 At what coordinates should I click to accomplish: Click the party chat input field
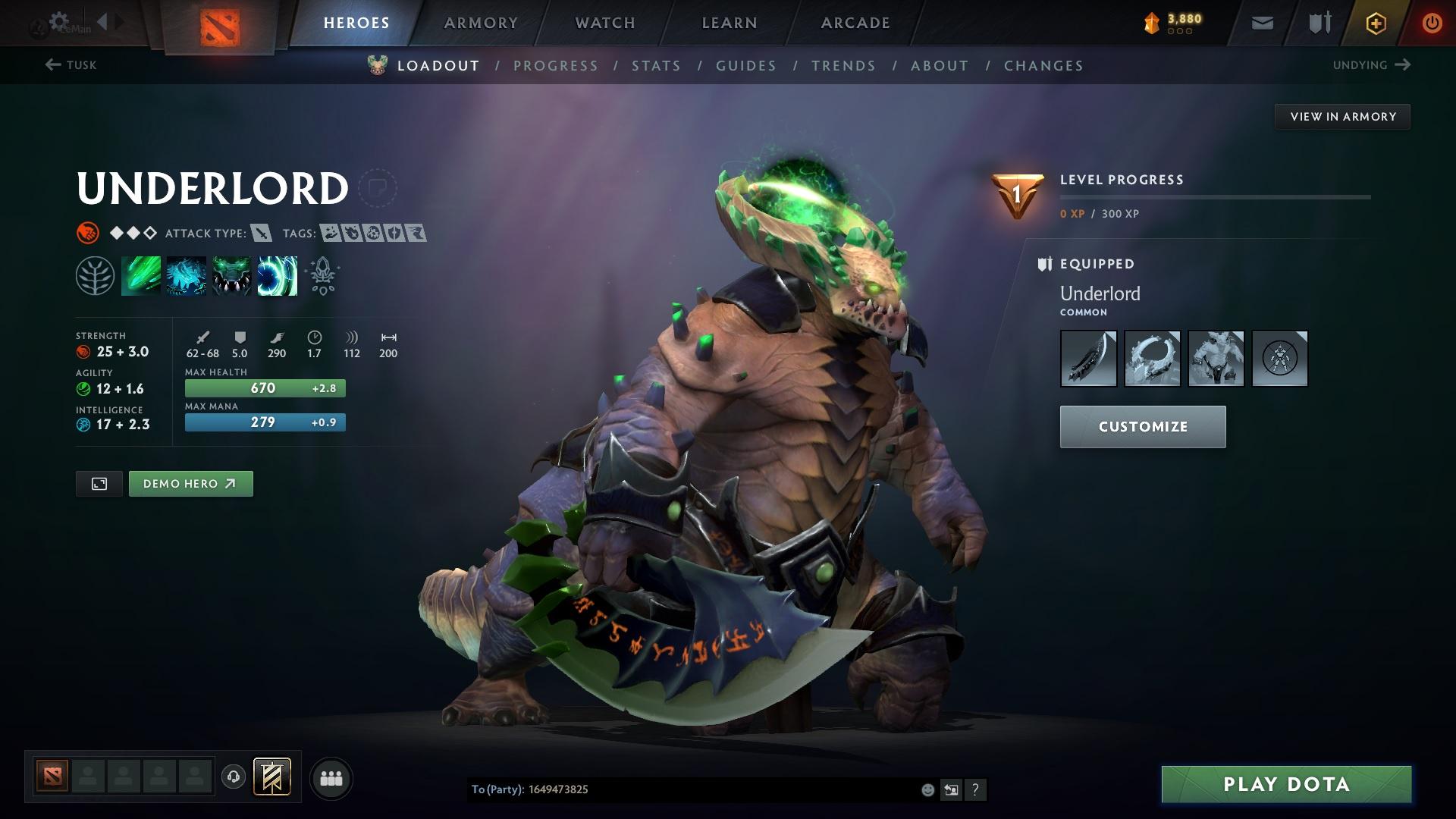[x=682, y=789]
